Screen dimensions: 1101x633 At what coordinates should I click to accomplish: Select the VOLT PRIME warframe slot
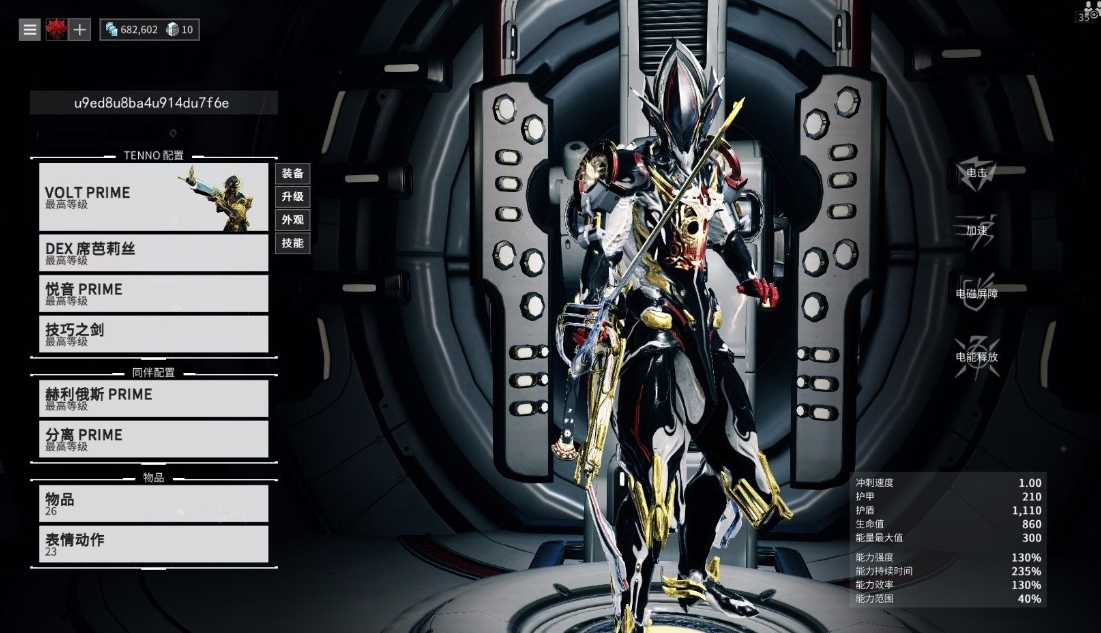click(154, 197)
